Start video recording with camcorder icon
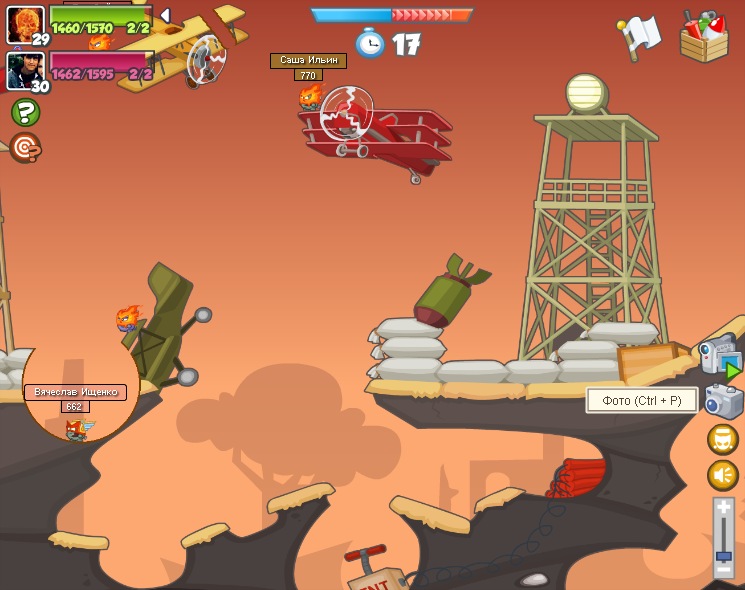Viewport: 745px width, 590px height. [x=719, y=357]
